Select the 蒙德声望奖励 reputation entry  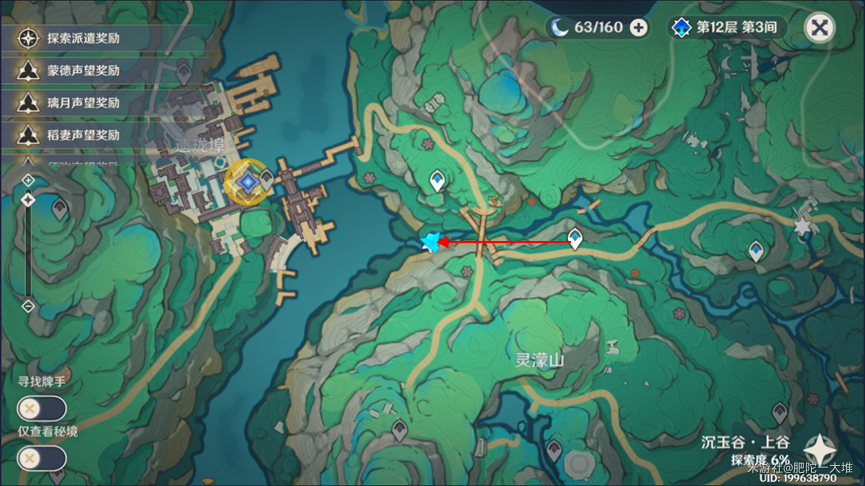(x=70, y=70)
